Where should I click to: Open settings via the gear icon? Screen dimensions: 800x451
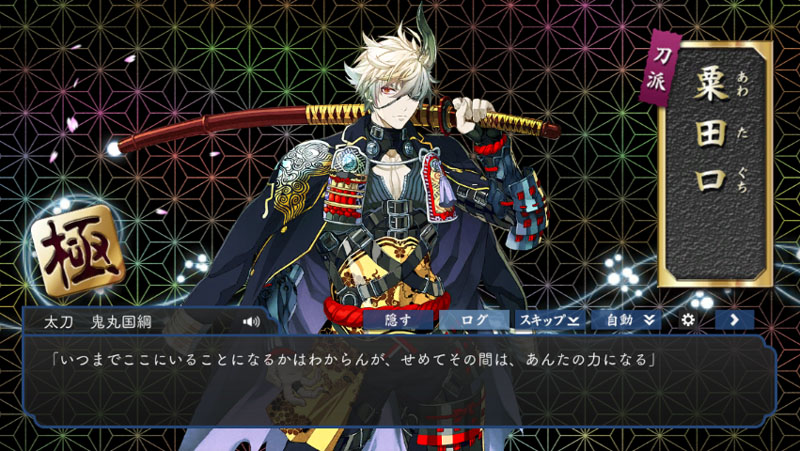(688, 320)
